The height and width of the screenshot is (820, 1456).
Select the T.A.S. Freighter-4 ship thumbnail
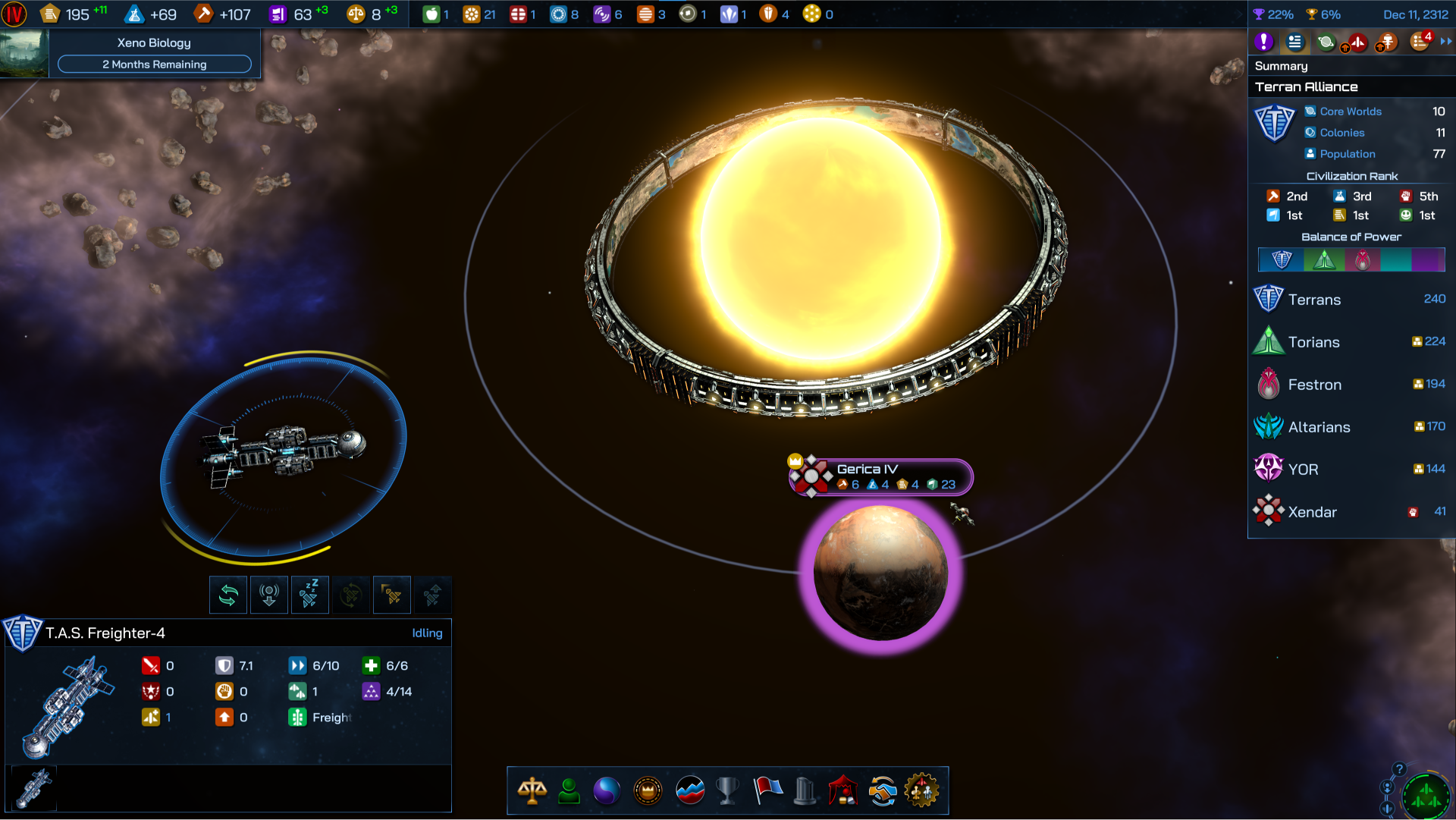[34, 789]
